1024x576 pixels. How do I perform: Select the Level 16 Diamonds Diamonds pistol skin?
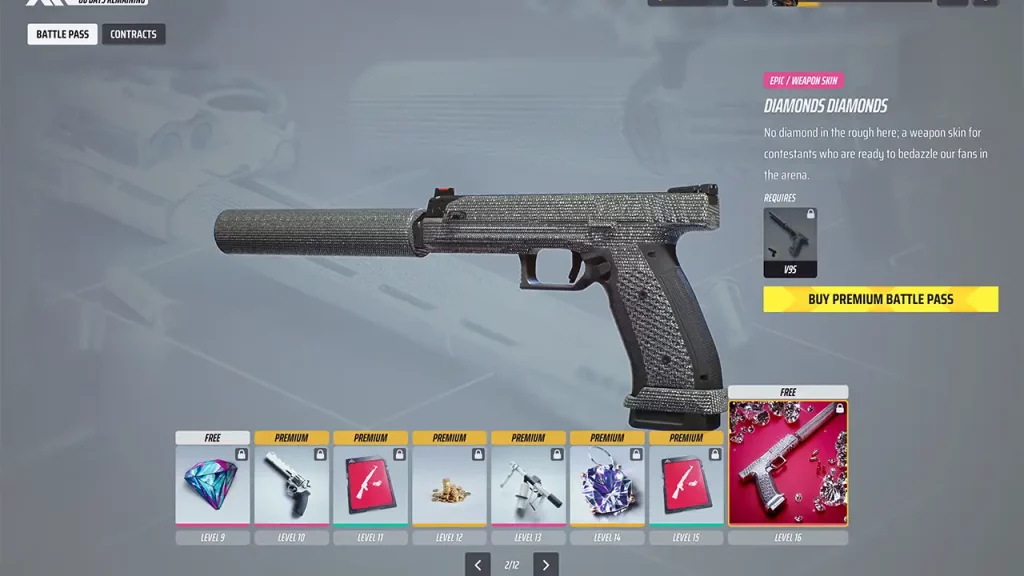pos(788,463)
